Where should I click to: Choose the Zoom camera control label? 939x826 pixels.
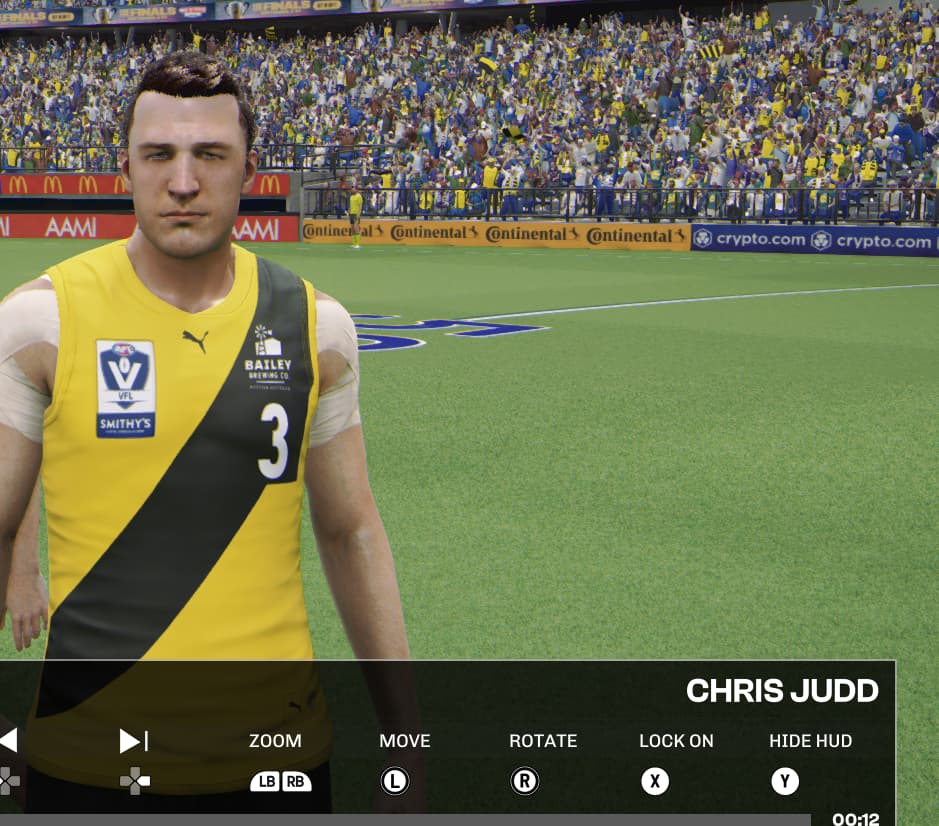[275, 741]
